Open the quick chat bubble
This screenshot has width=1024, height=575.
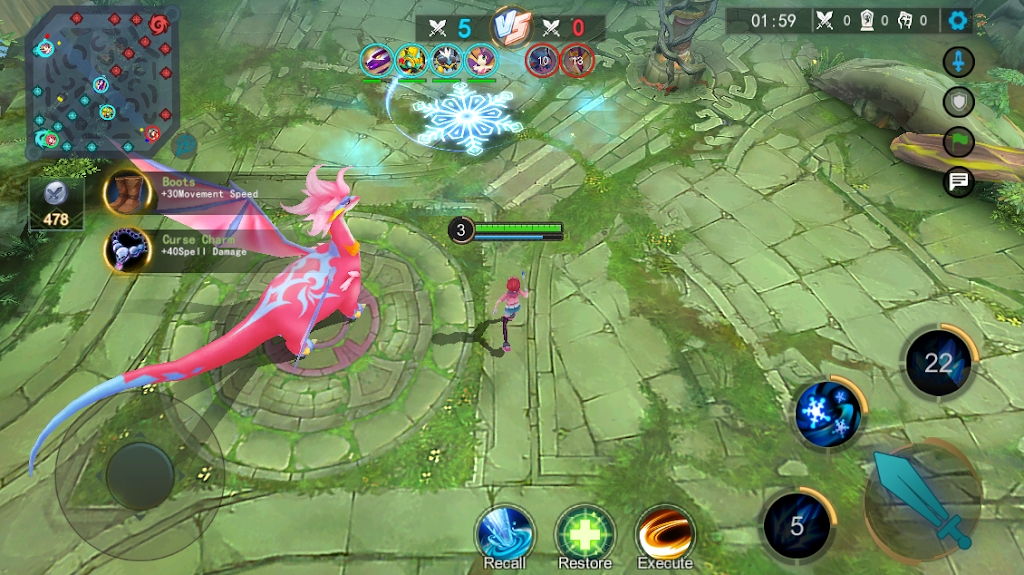pyautogui.click(x=958, y=181)
